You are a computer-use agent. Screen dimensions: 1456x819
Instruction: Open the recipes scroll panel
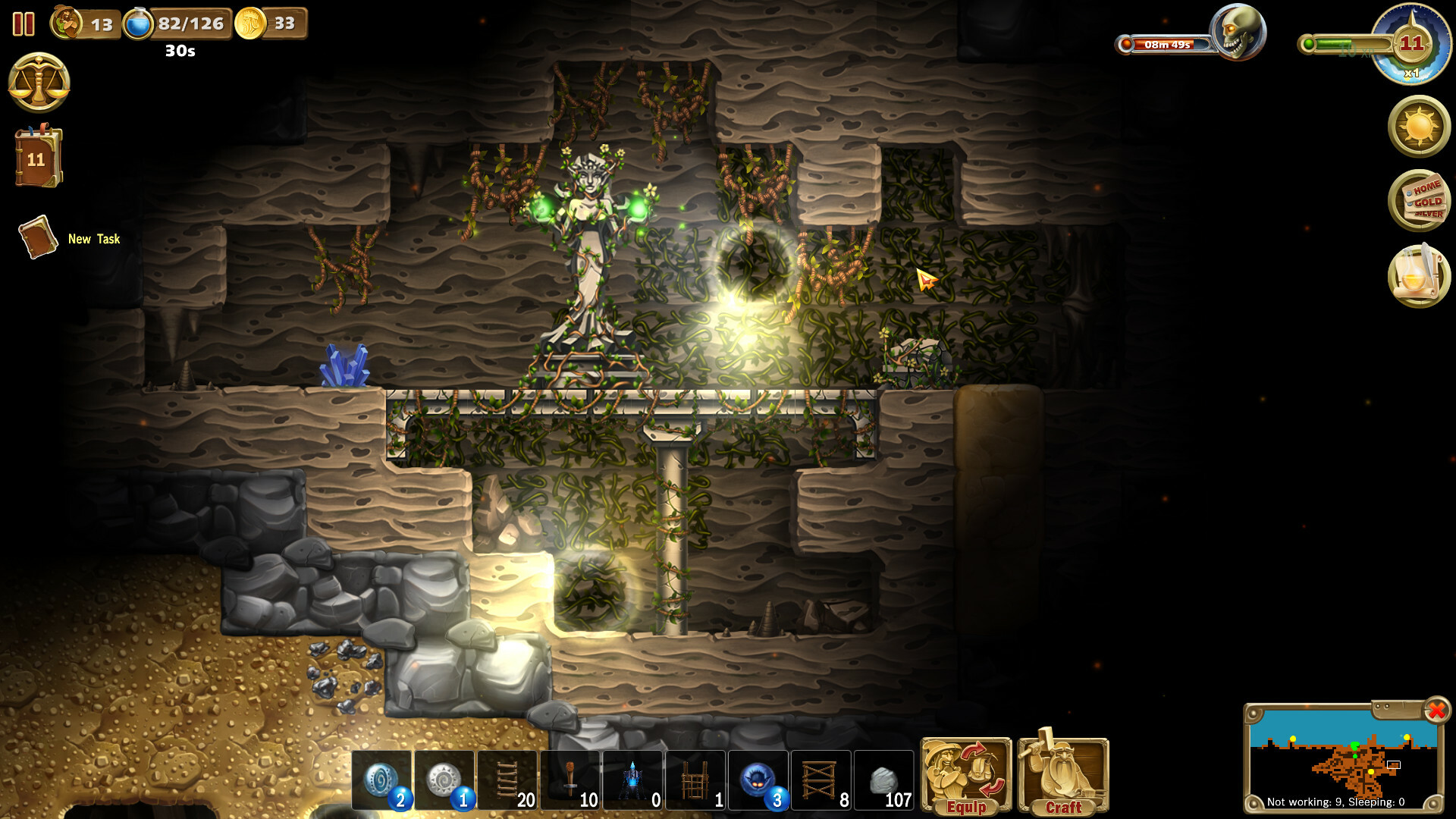[x=1418, y=273]
